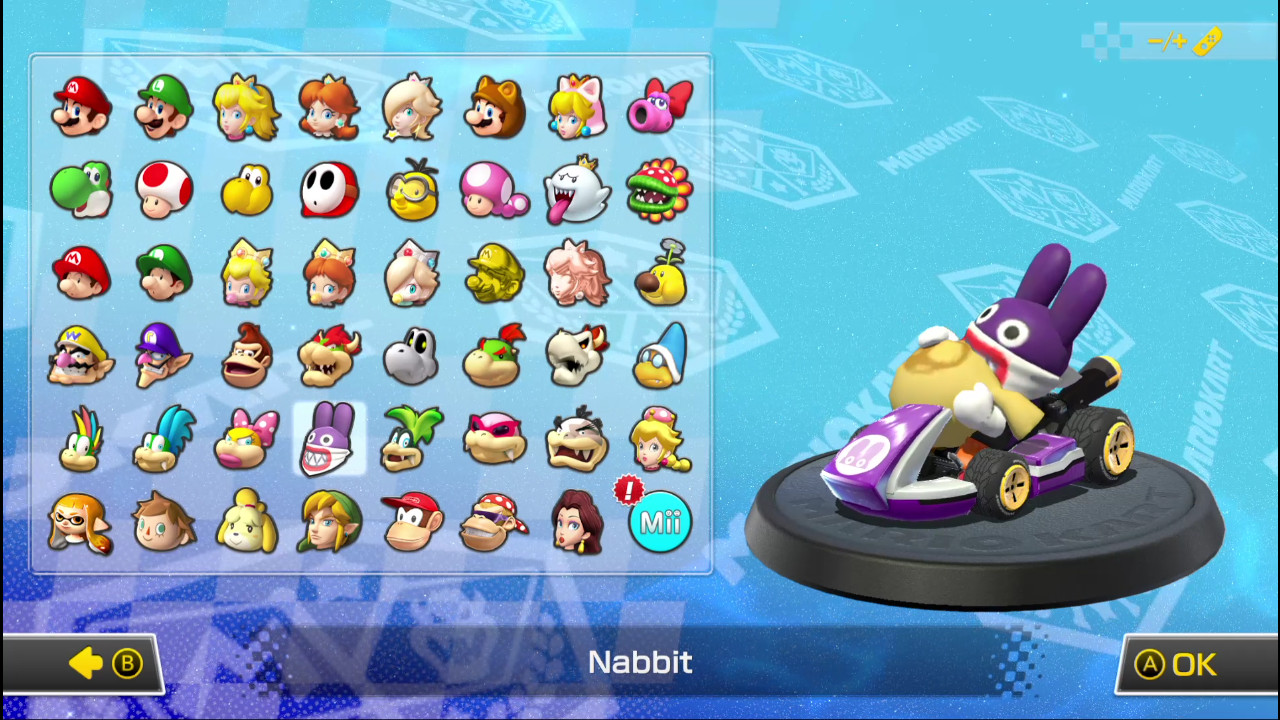Choose Wario's character portrait
Viewport: 1280px width, 720px height.
[80, 355]
